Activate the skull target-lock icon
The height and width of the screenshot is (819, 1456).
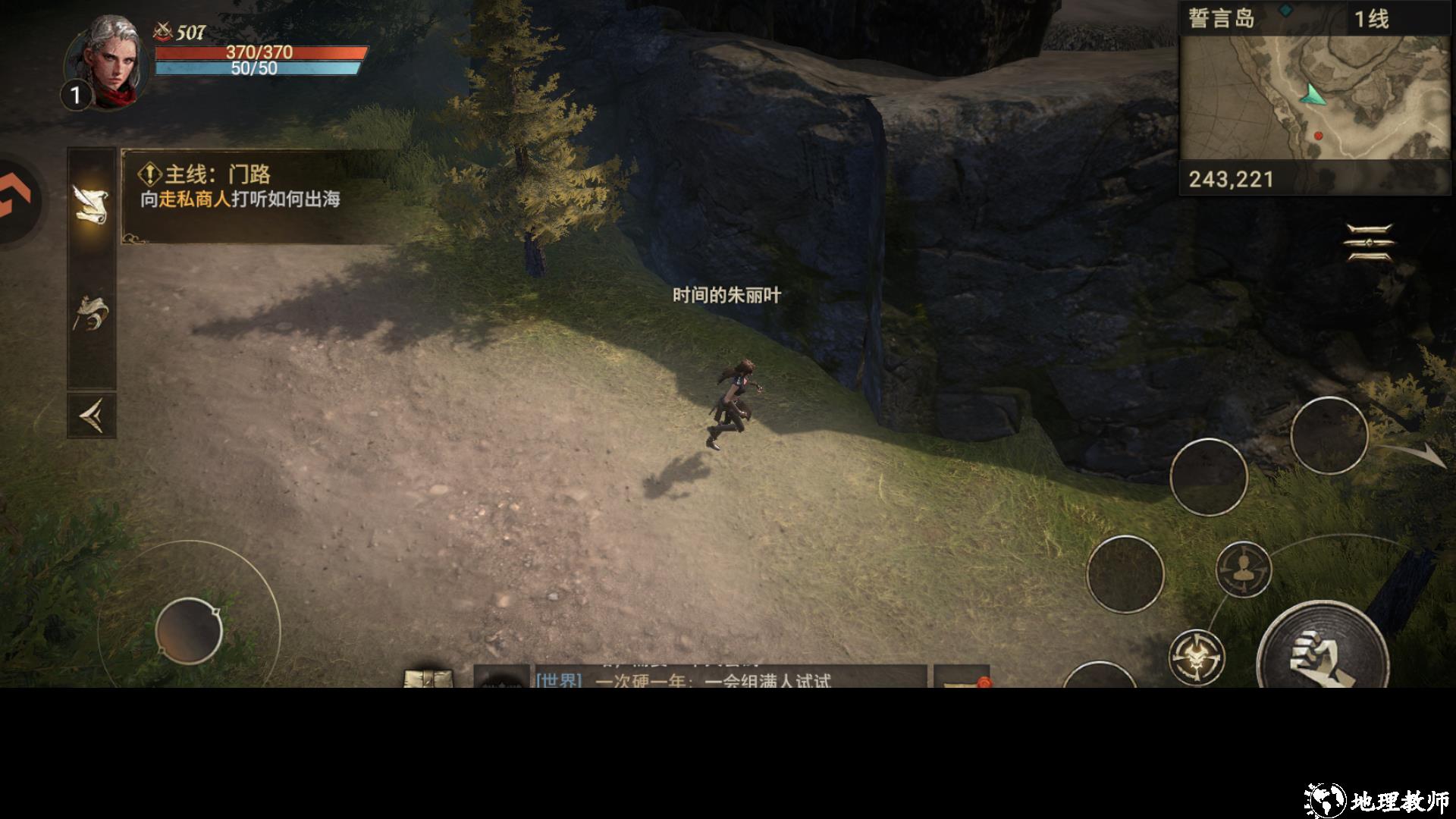coord(1196,657)
